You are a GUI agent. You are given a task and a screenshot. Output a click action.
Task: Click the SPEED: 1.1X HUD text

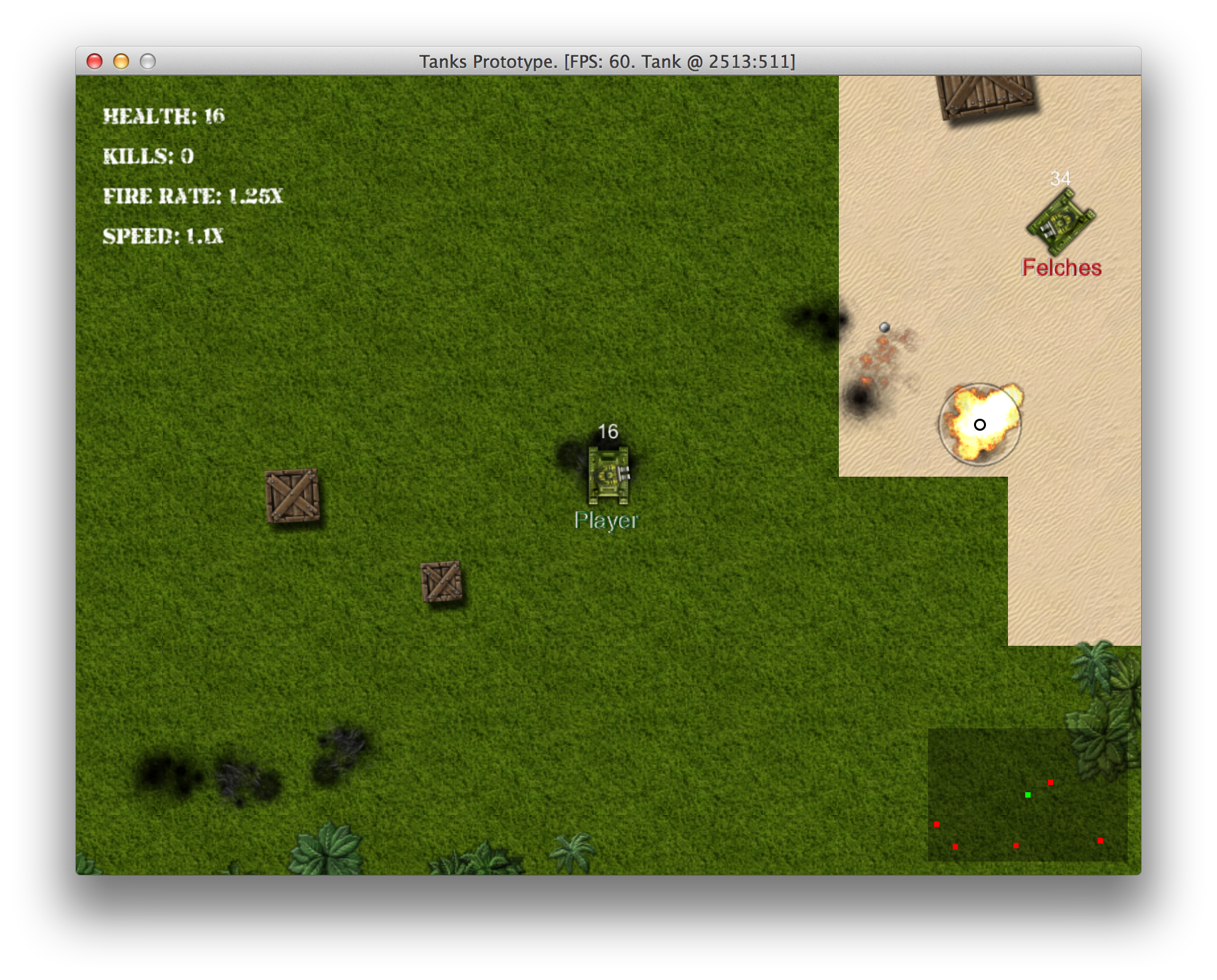click(162, 236)
